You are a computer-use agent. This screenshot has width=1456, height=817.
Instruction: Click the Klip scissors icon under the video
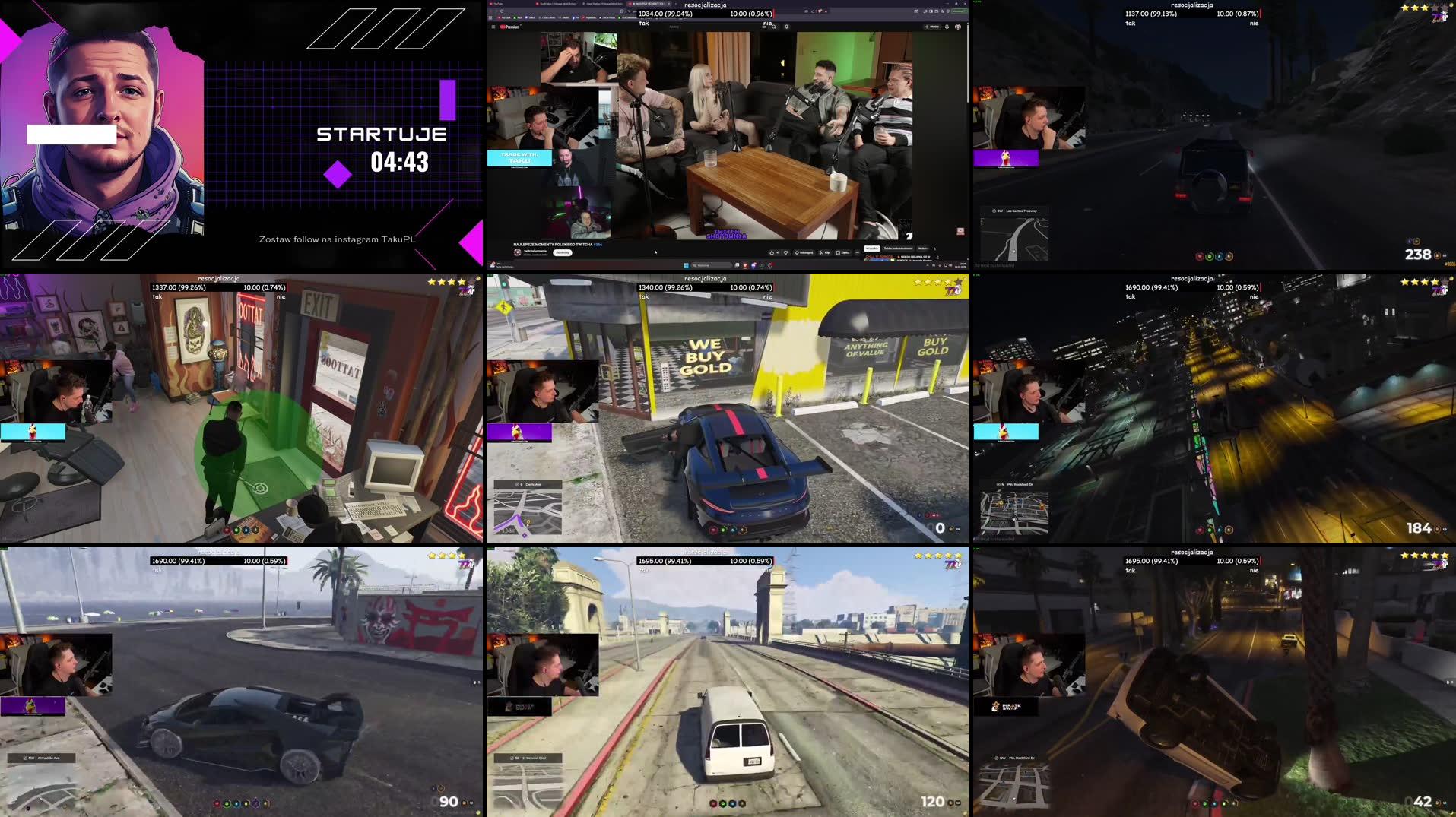pyautogui.click(x=826, y=252)
